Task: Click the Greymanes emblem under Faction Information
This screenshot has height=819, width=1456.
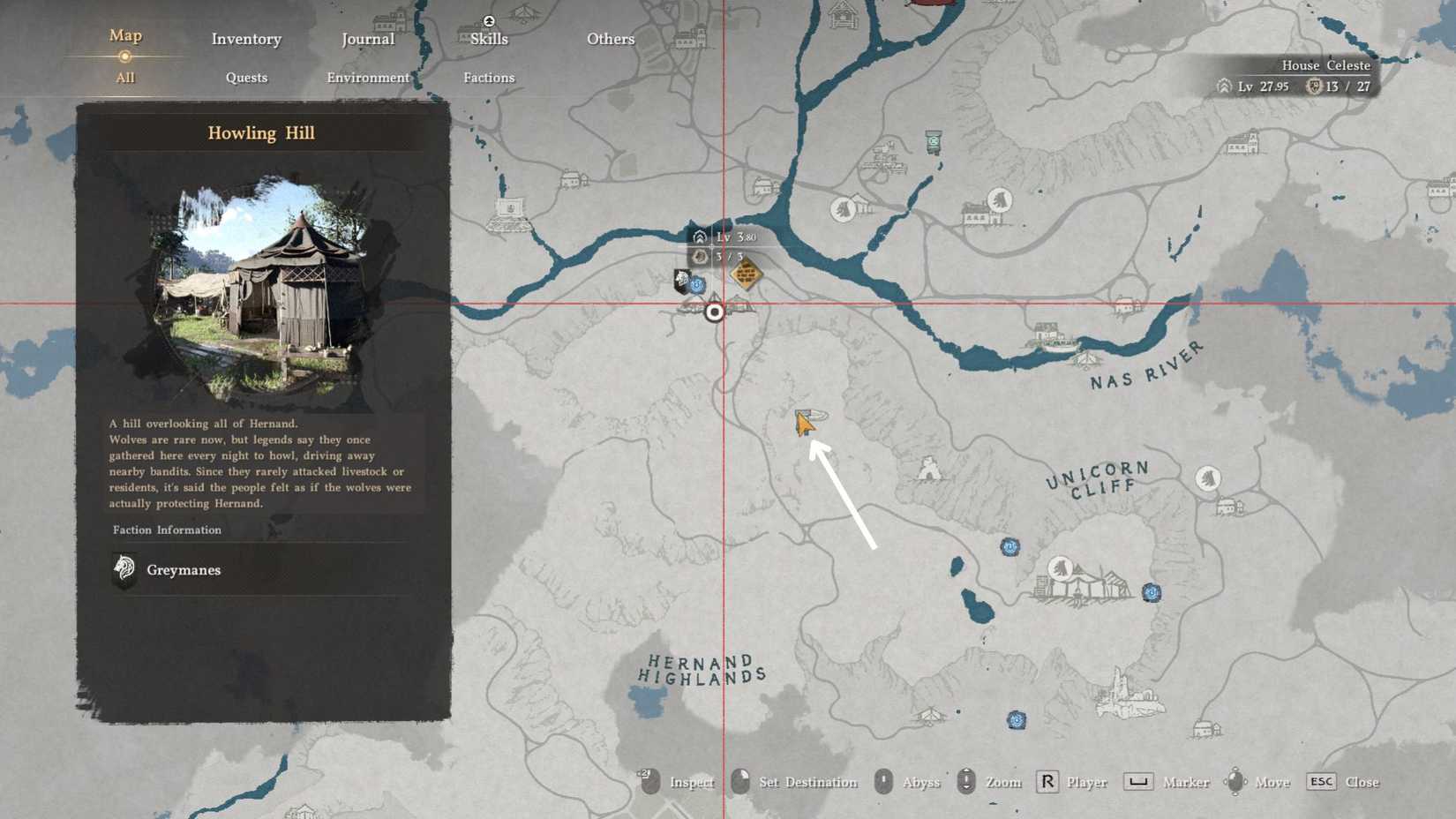Action: click(124, 569)
